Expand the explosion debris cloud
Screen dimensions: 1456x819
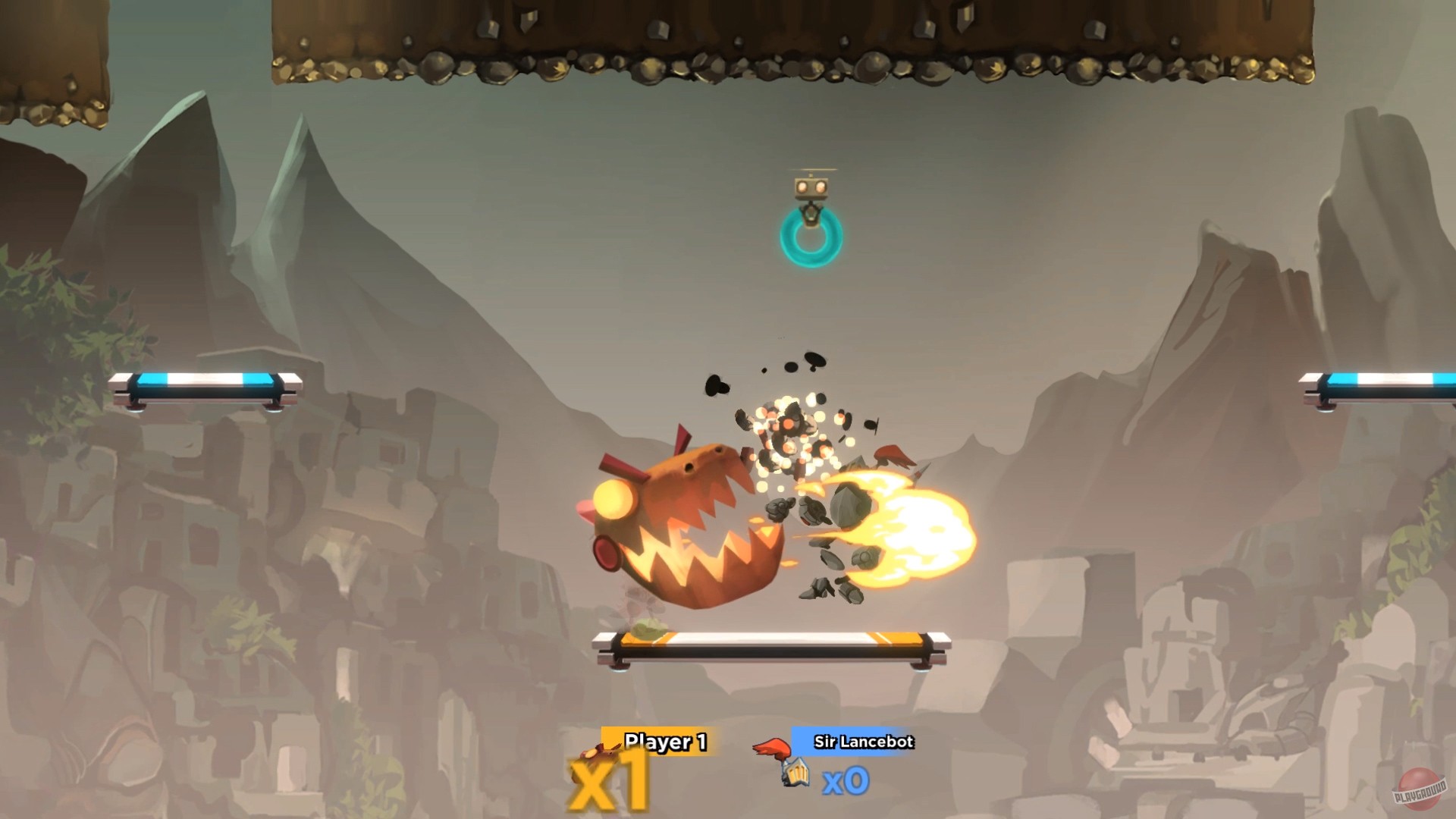pyautogui.click(x=789, y=432)
